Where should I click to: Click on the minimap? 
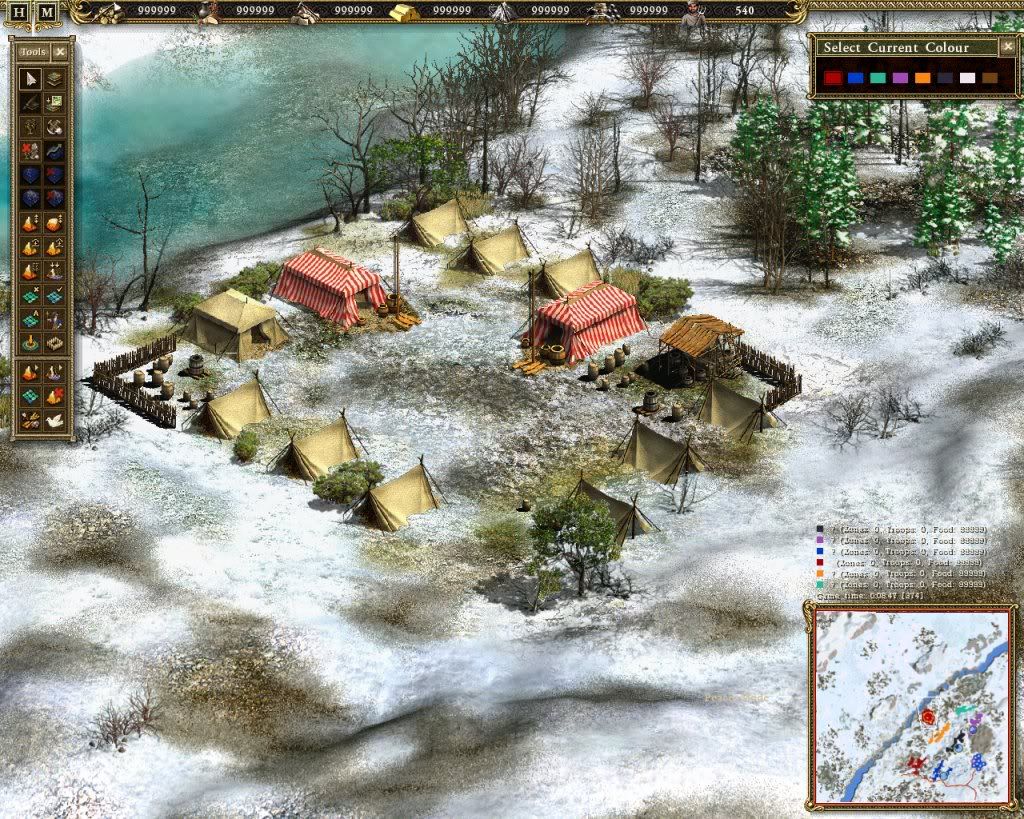coord(911,706)
